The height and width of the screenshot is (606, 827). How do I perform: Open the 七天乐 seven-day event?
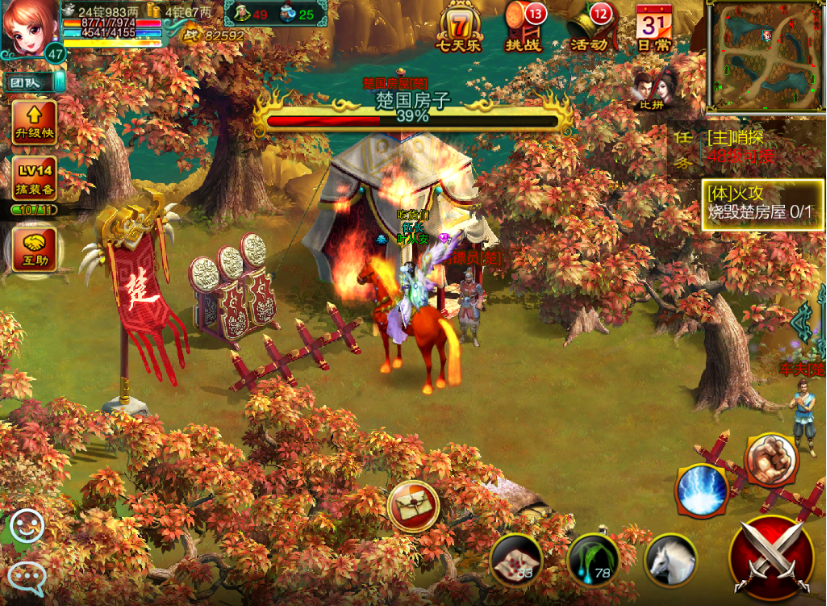tap(459, 27)
